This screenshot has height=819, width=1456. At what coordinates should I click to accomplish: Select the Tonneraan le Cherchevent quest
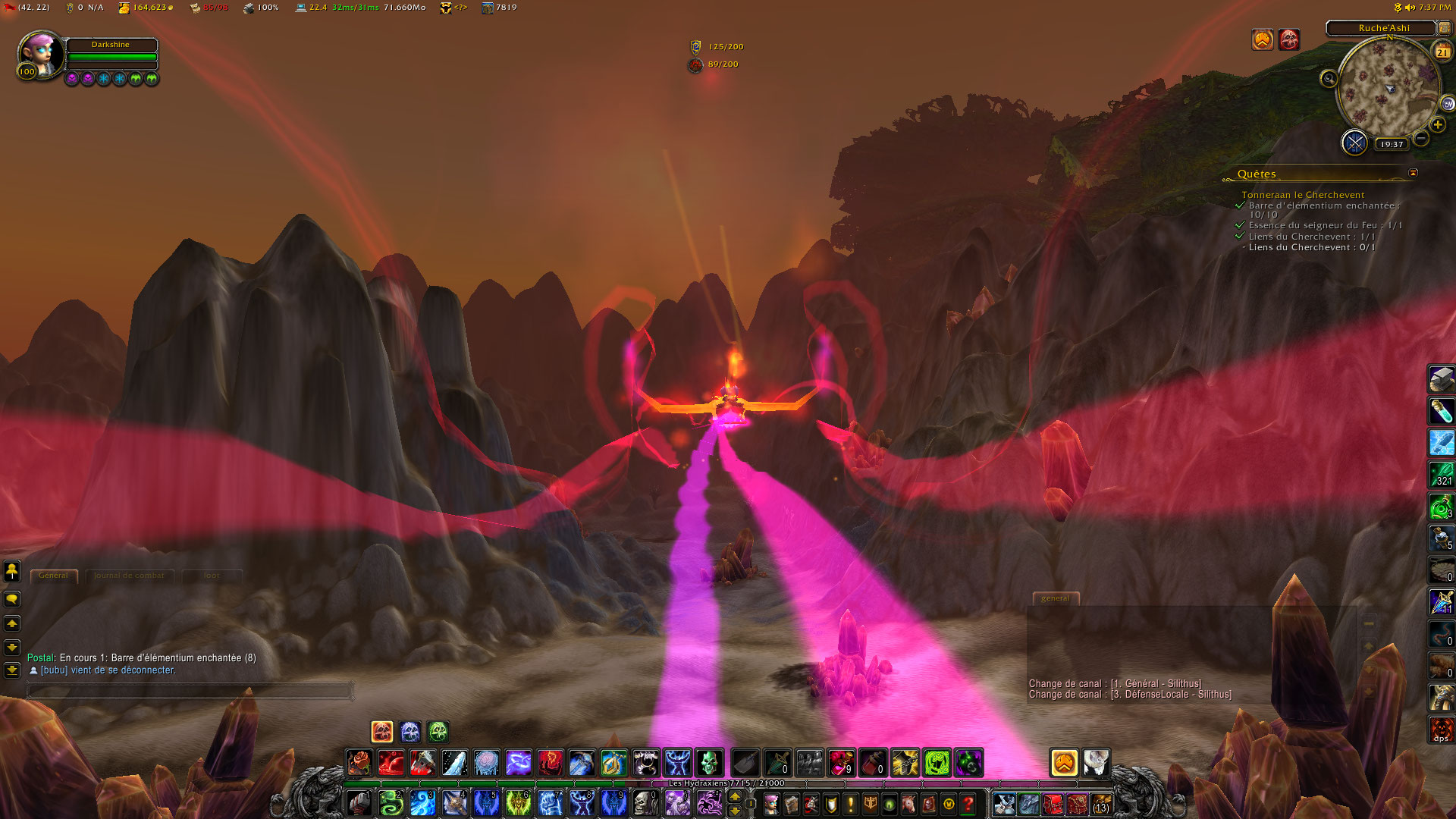click(x=1302, y=195)
